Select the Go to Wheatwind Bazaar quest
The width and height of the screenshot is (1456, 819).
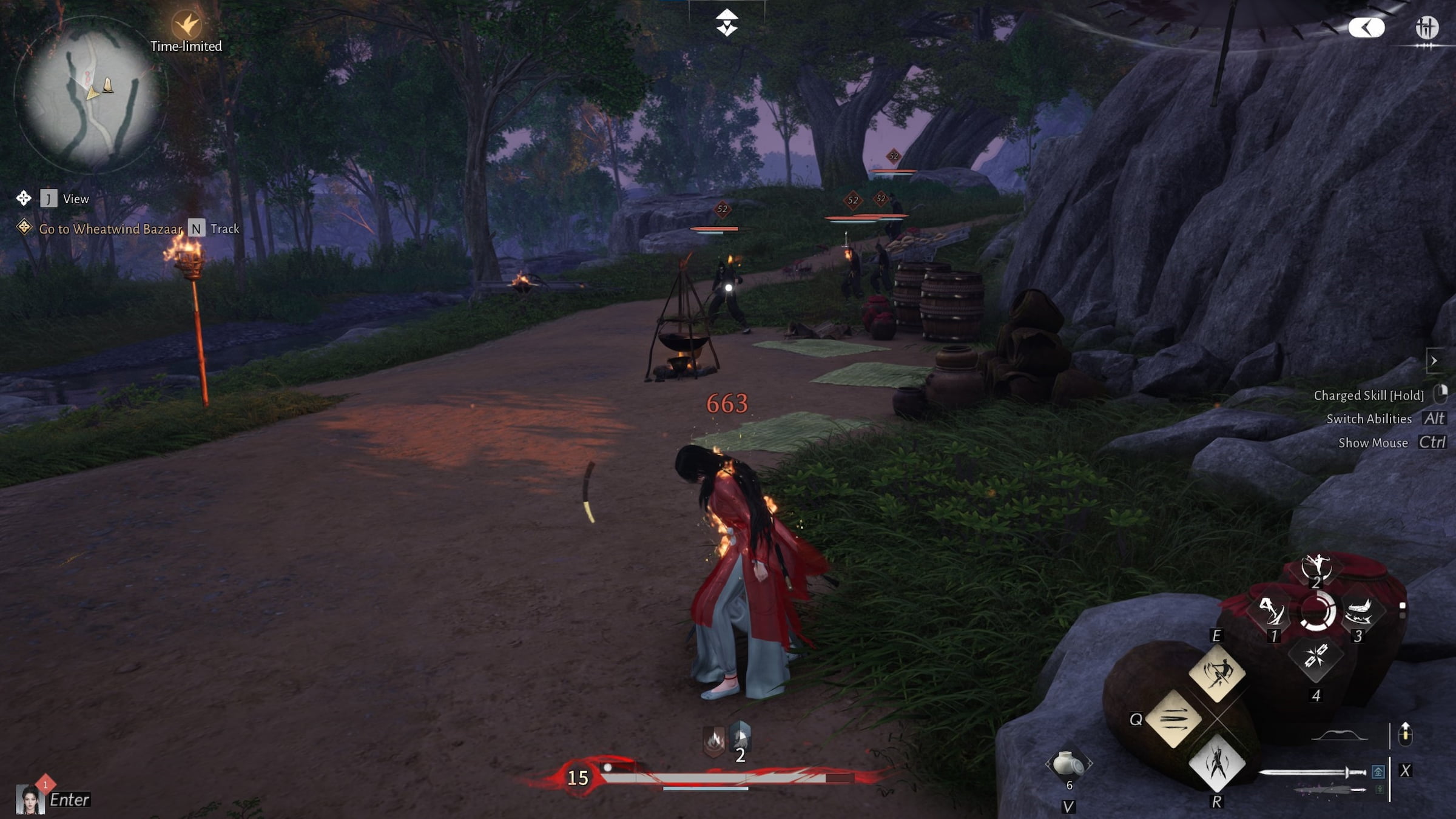coord(110,229)
